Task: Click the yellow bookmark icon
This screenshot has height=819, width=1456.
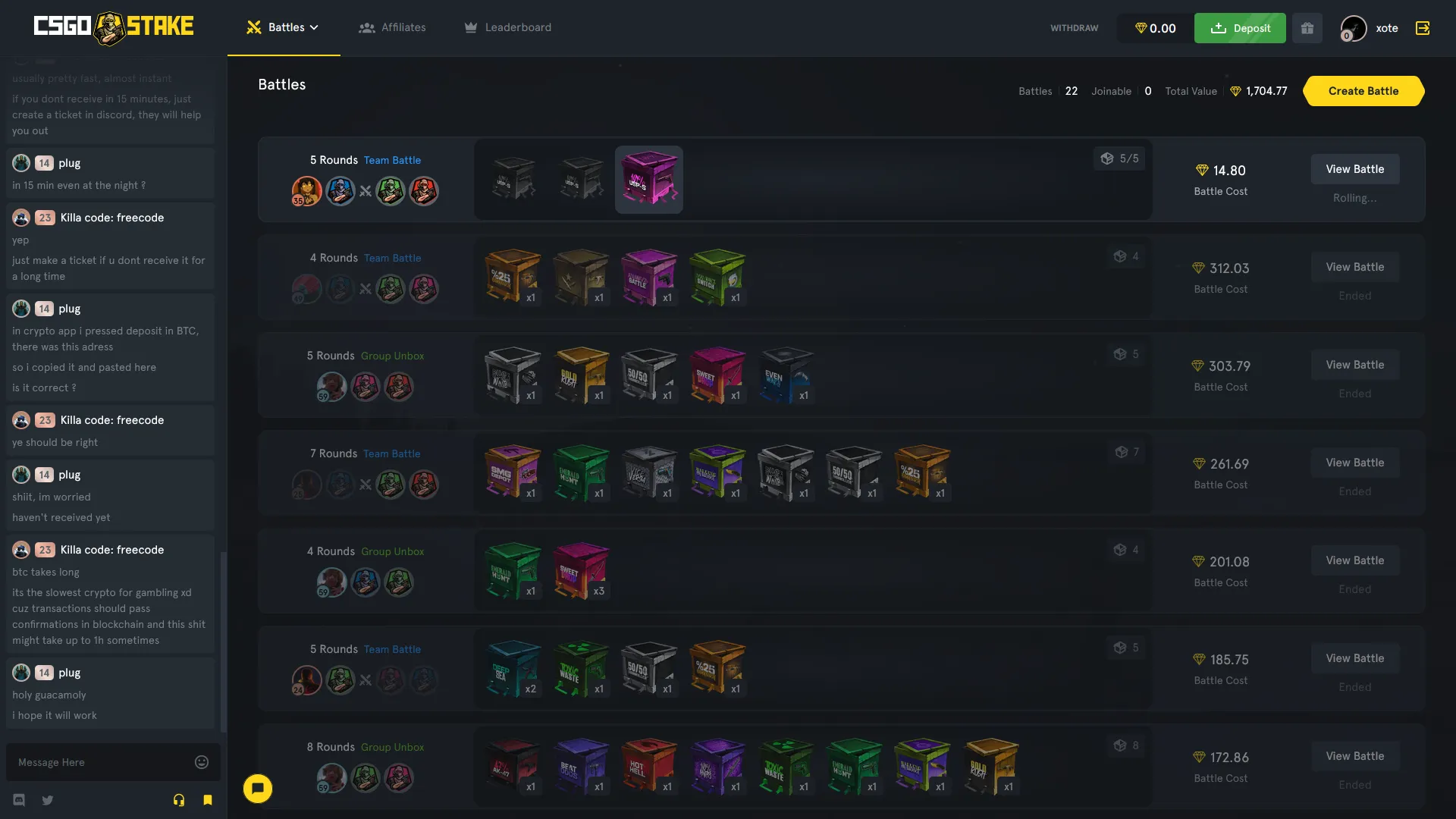Action: pyautogui.click(x=208, y=800)
